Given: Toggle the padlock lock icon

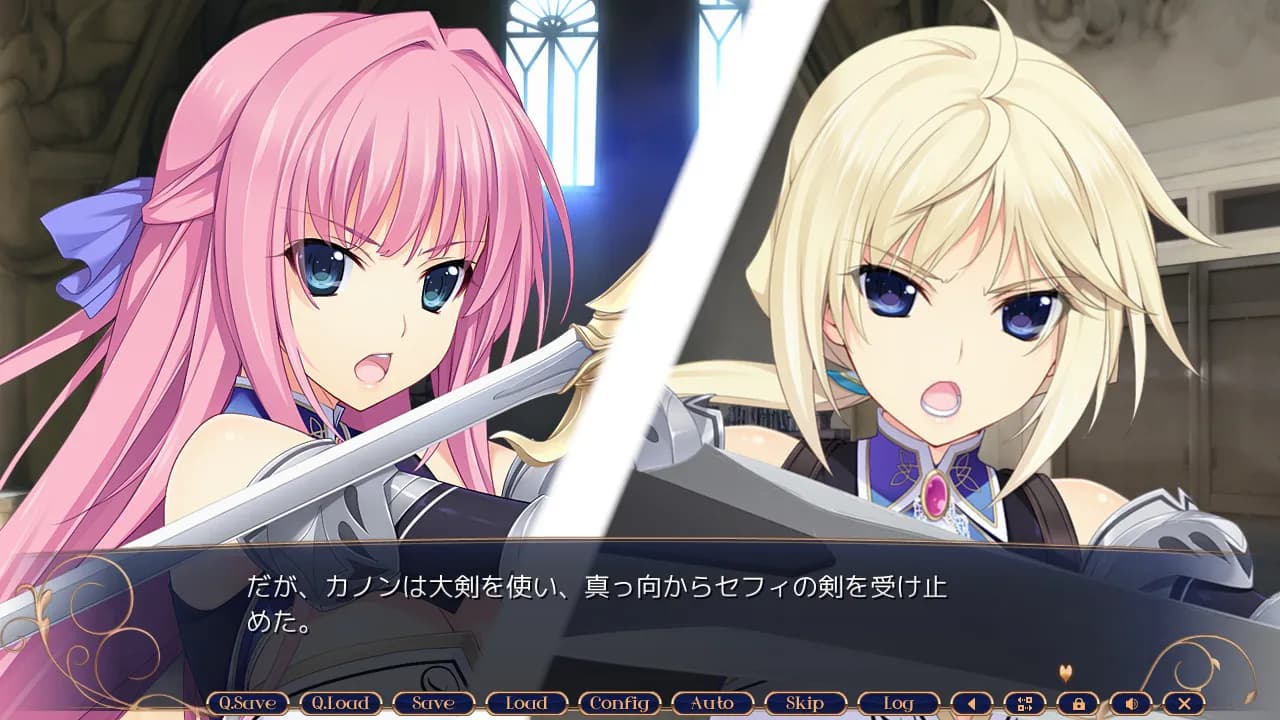Looking at the screenshot, I should [x=1078, y=703].
